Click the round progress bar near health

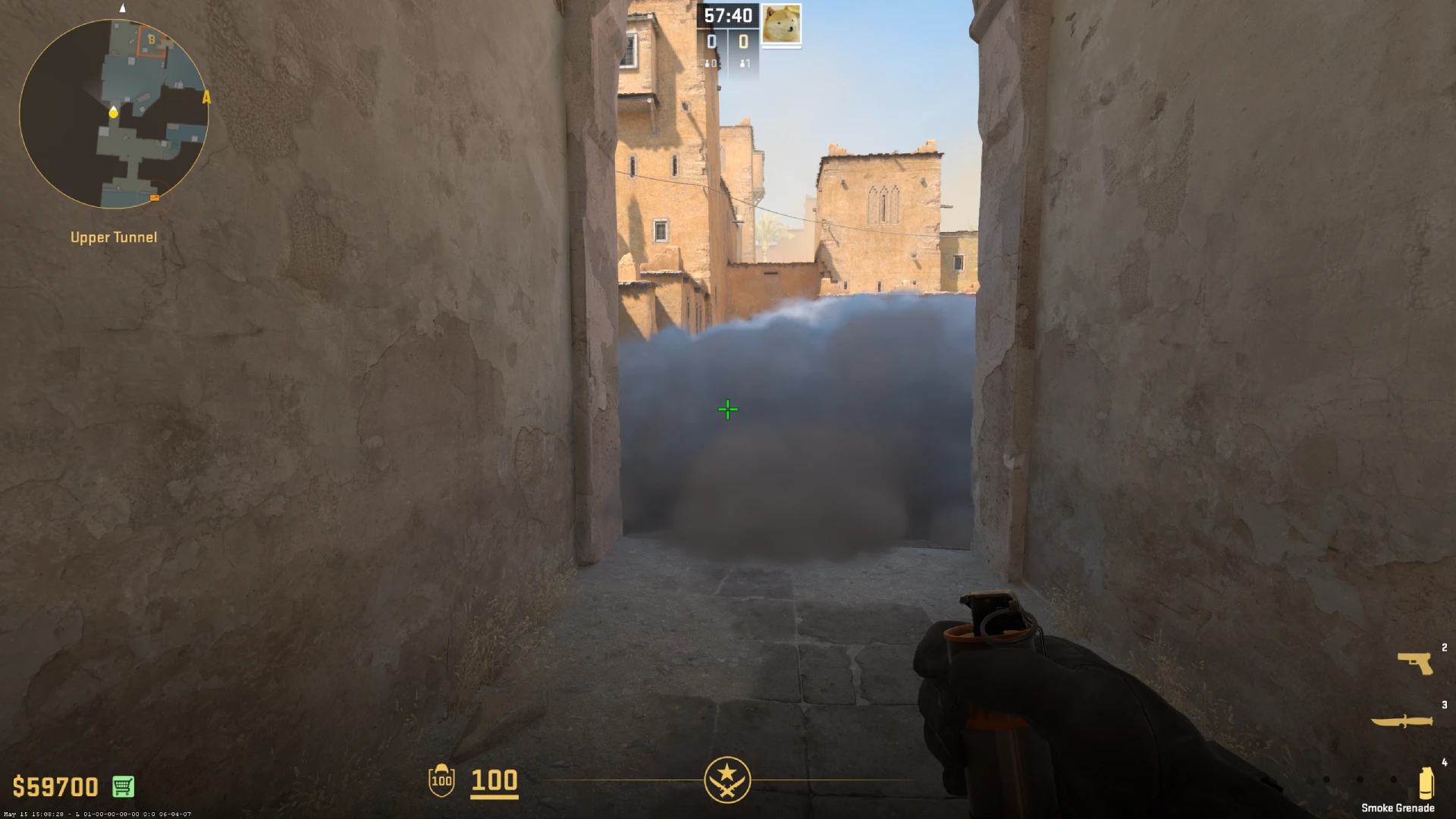coord(622,780)
